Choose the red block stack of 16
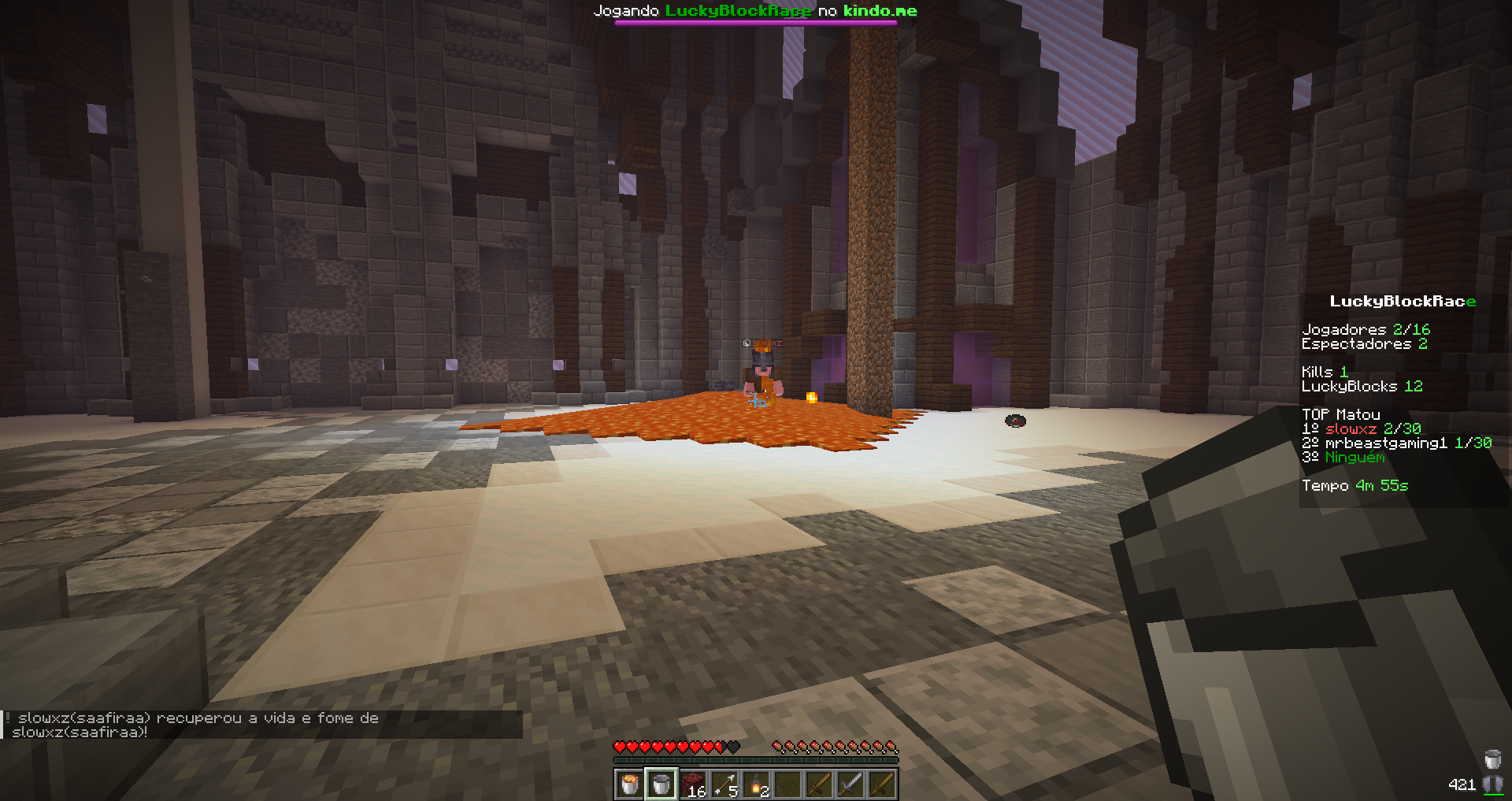The image size is (1512, 801). click(x=693, y=784)
